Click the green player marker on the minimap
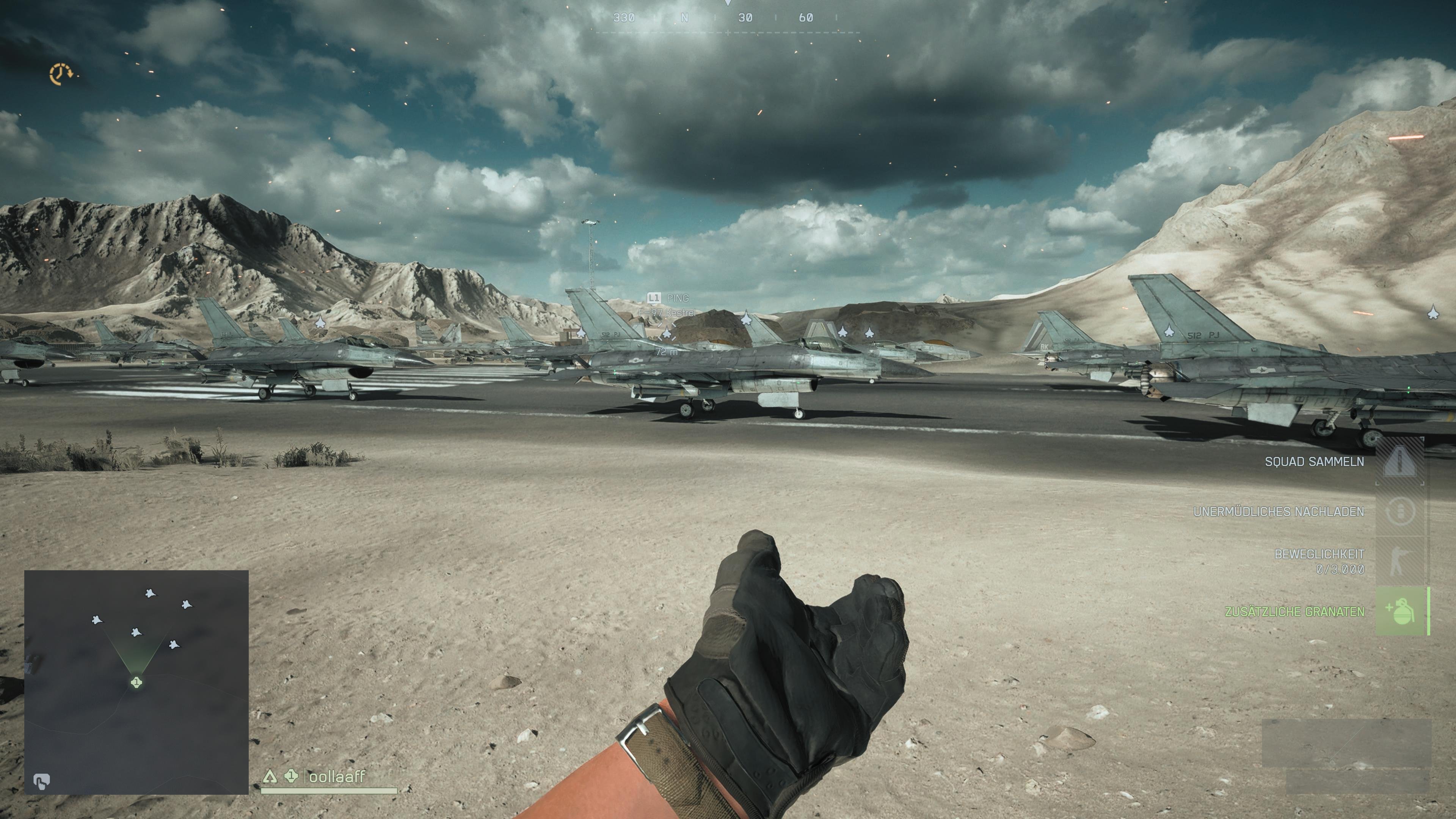The image size is (1456, 819). [136, 682]
